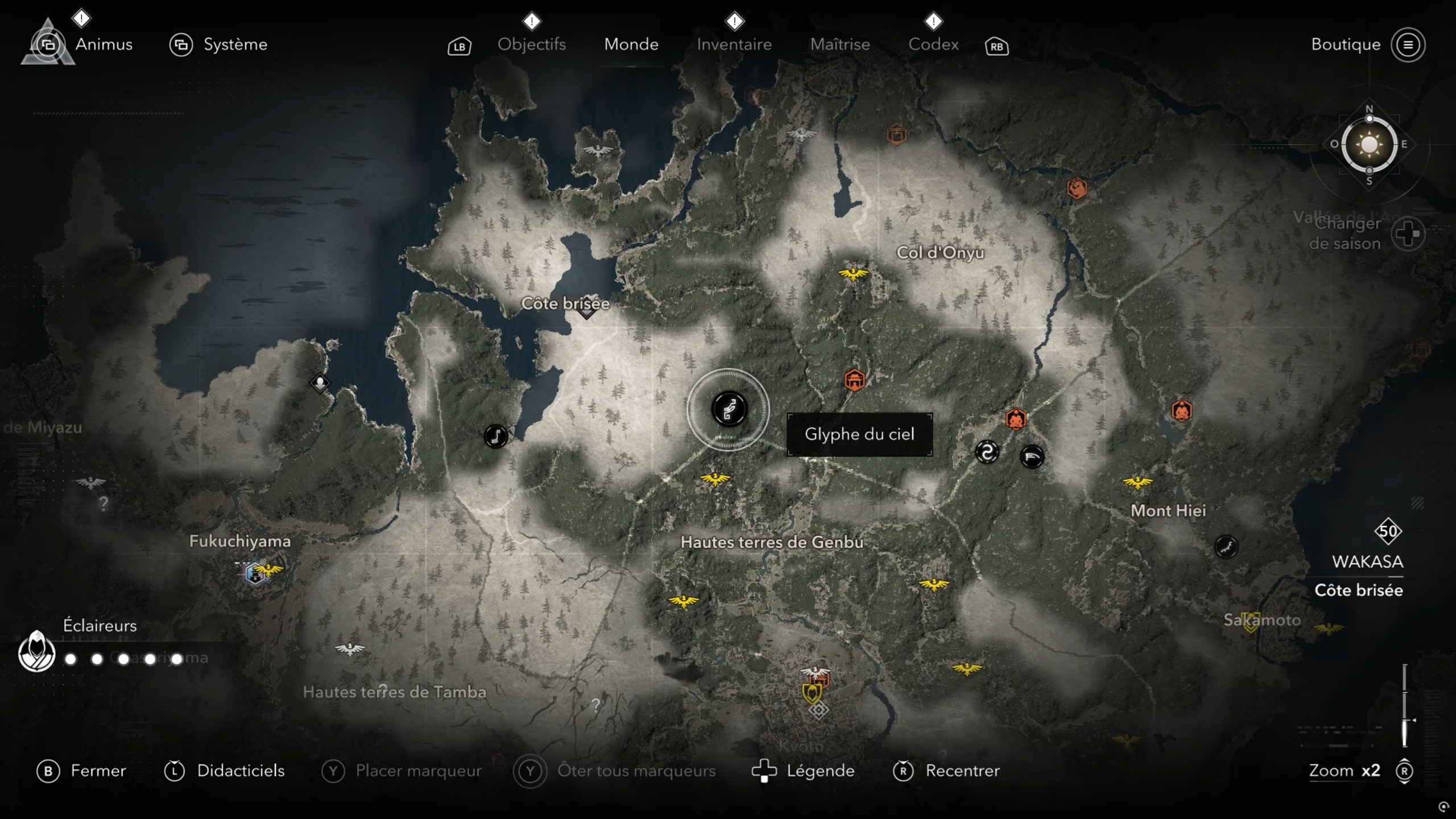Select the Monde tab
The image size is (1456, 819).
click(x=631, y=44)
